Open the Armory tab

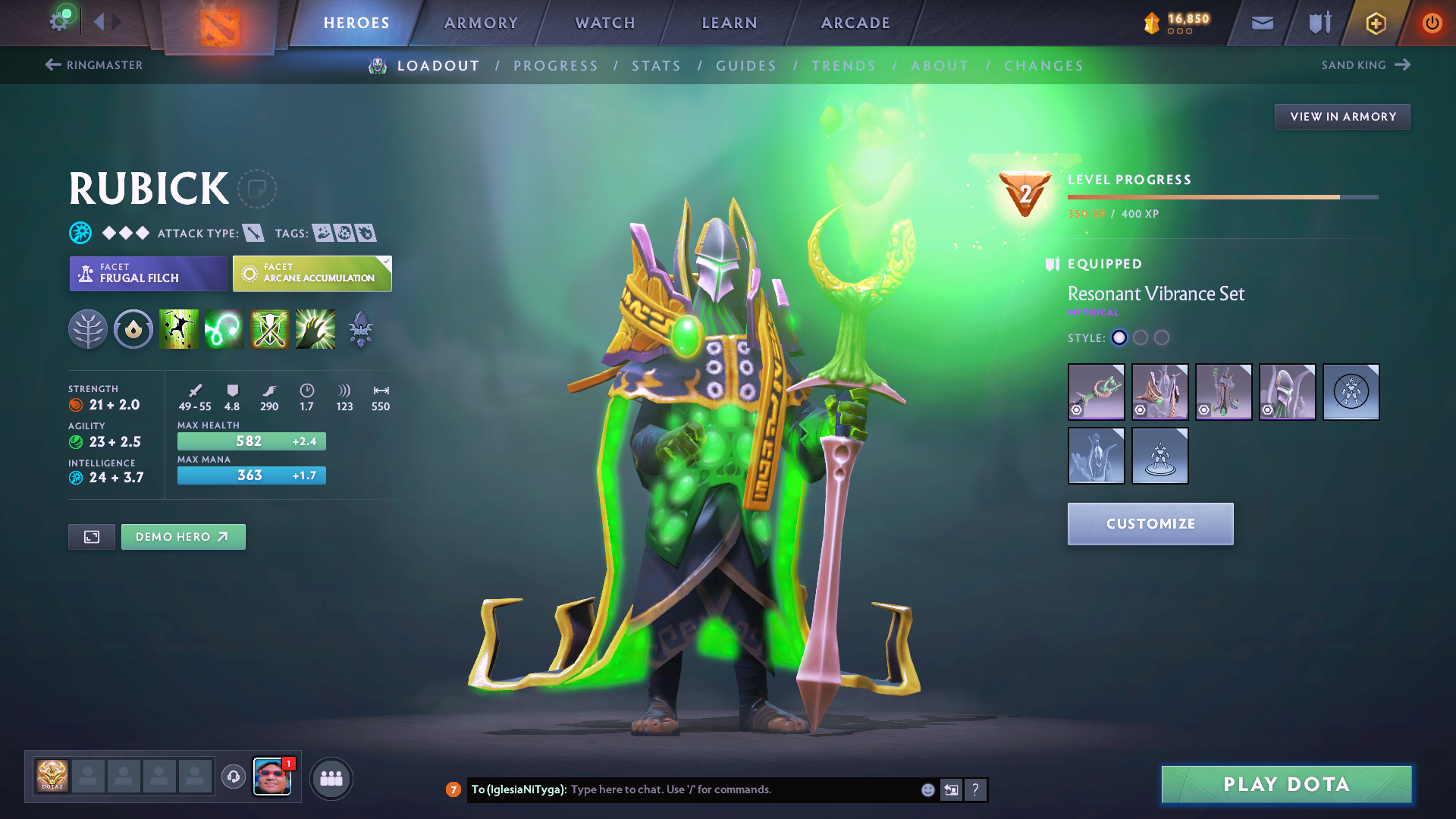pyautogui.click(x=481, y=23)
